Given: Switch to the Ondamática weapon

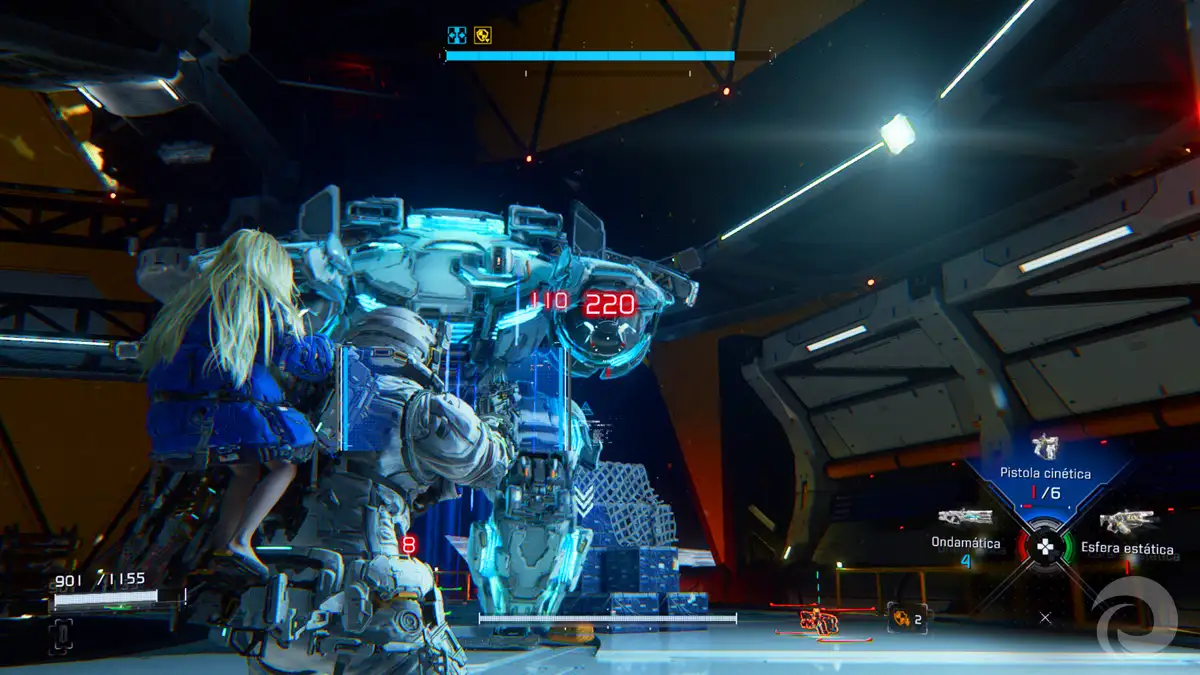Looking at the screenshot, I should pyautogui.click(x=965, y=518).
